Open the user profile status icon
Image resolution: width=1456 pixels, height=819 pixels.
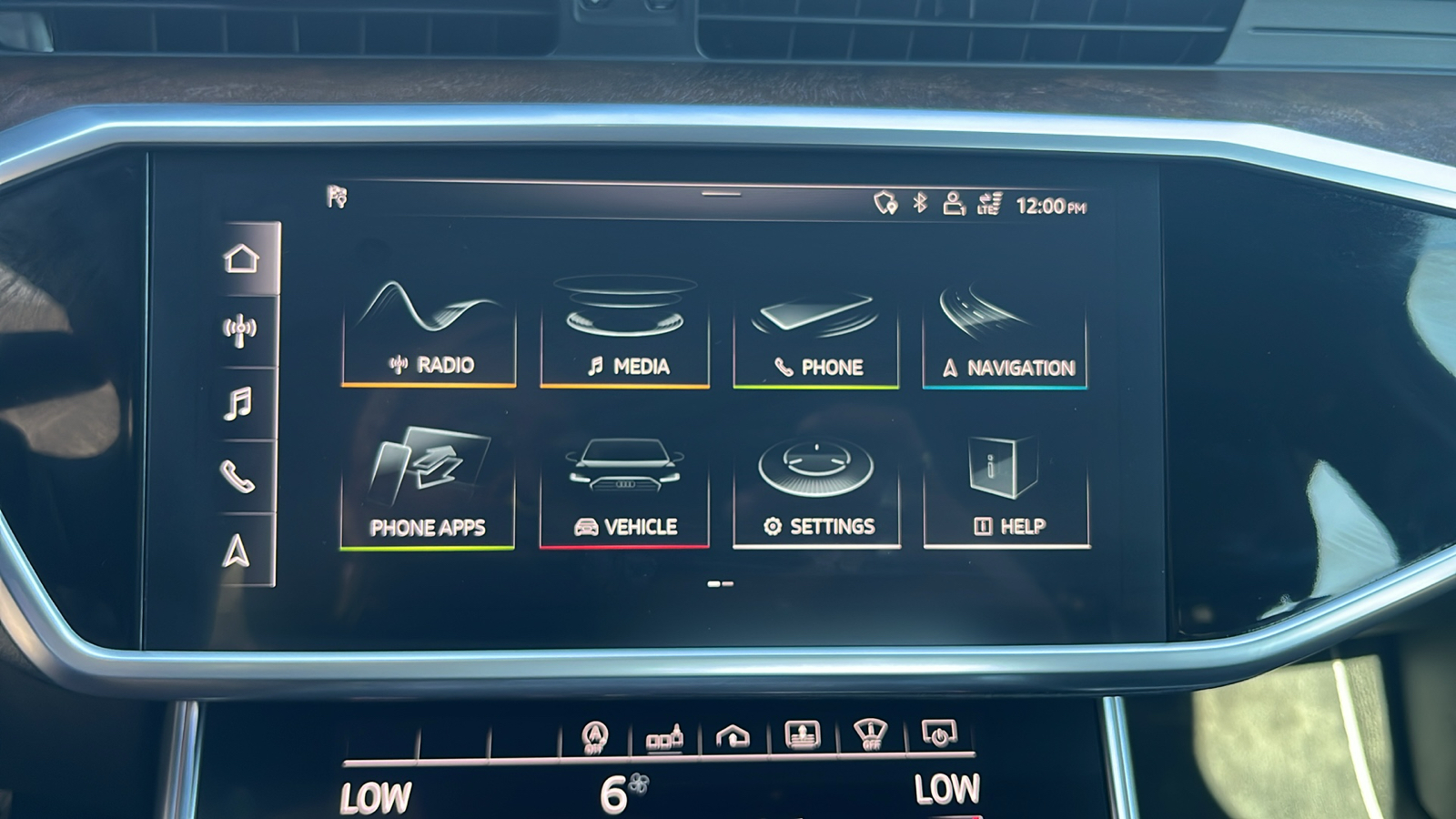click(x=953, y=202)
